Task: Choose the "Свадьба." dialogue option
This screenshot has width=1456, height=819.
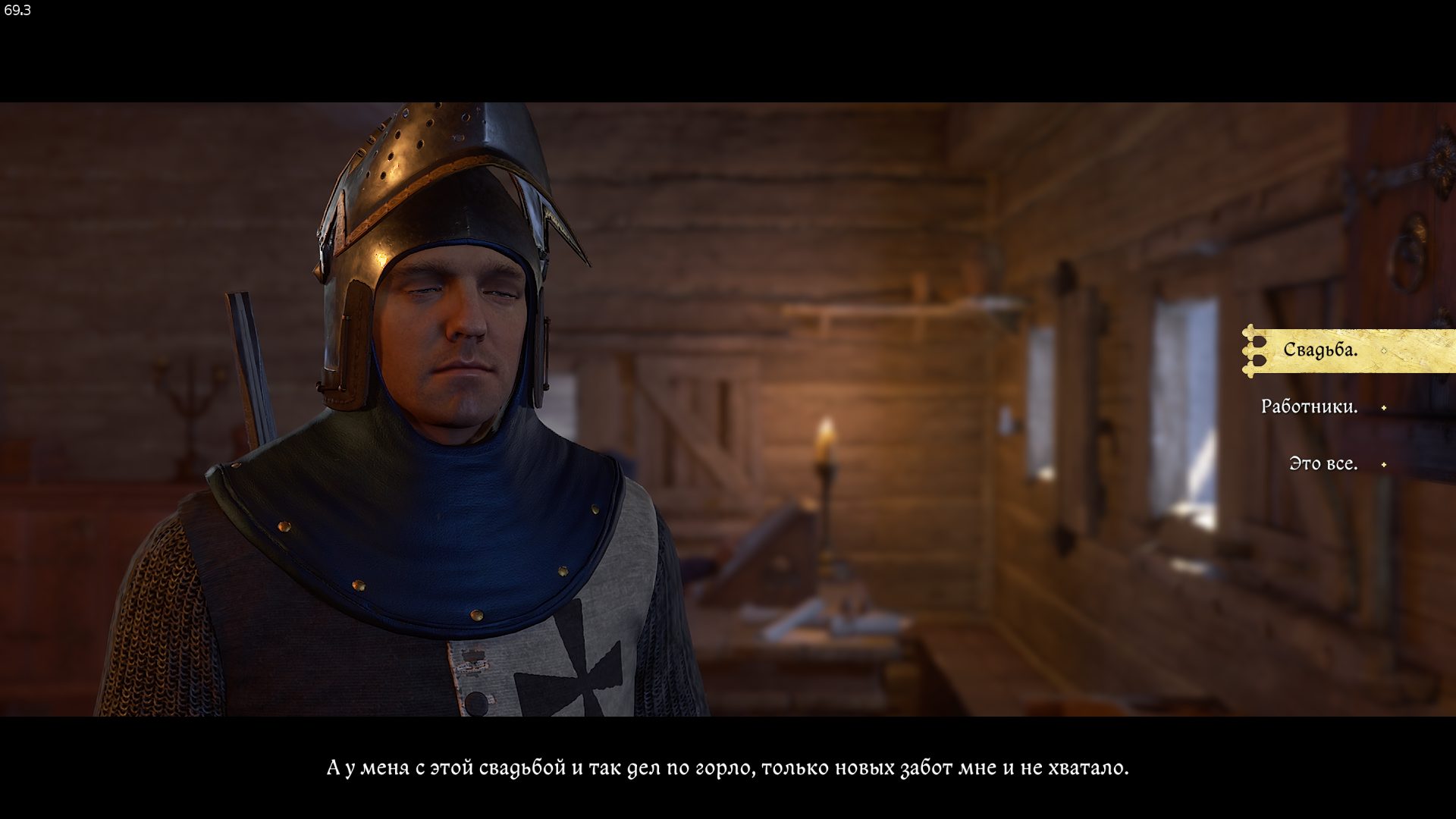Action: point(1320,350)
